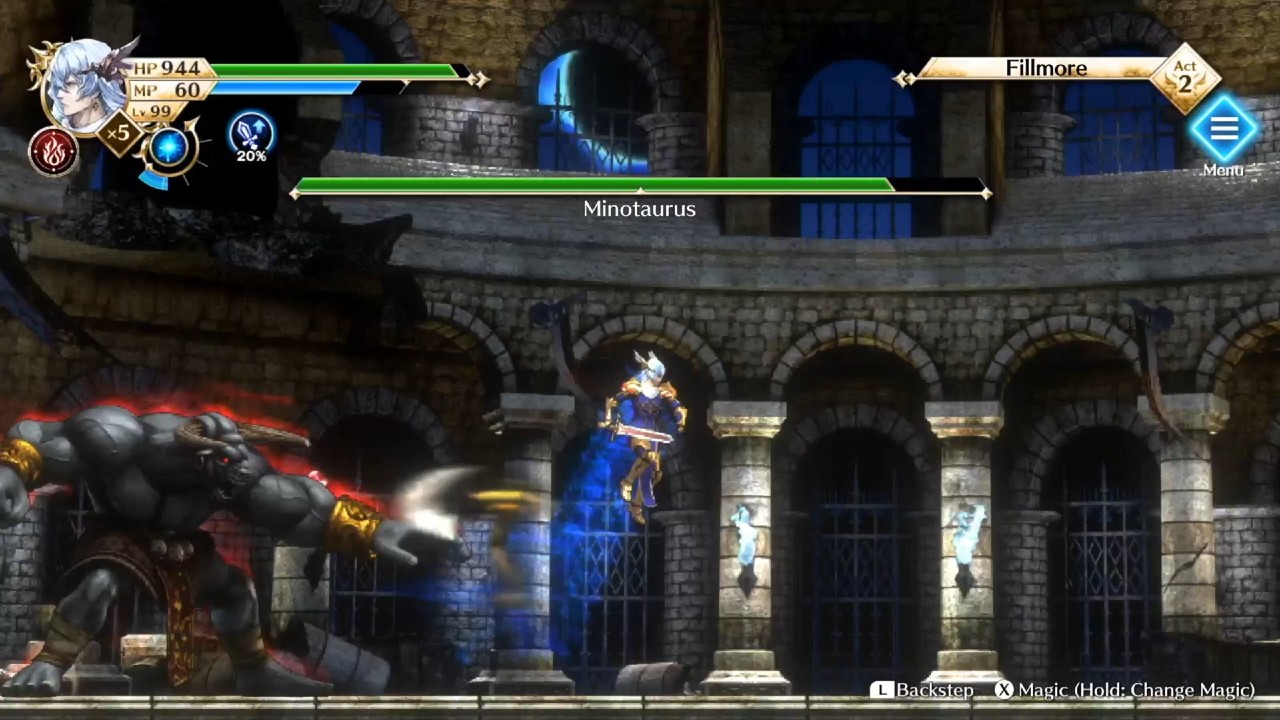This screenshot has height=720, width=1280.
Task: Inspect the 20% attack-up sword buff icon
Action: (x=253, y=141)
